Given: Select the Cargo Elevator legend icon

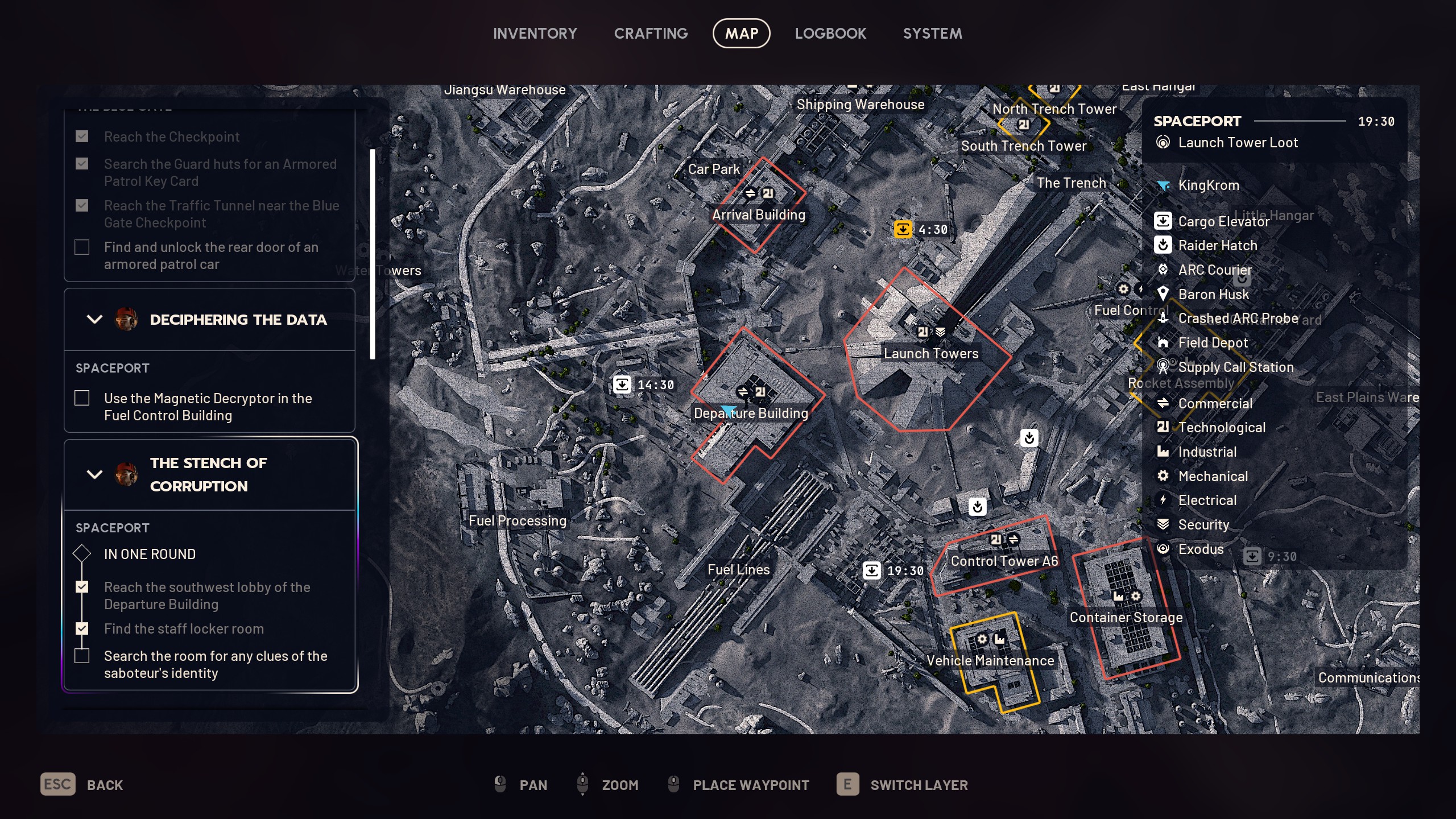Looking at the screenshot, I should pos(1164,221).
